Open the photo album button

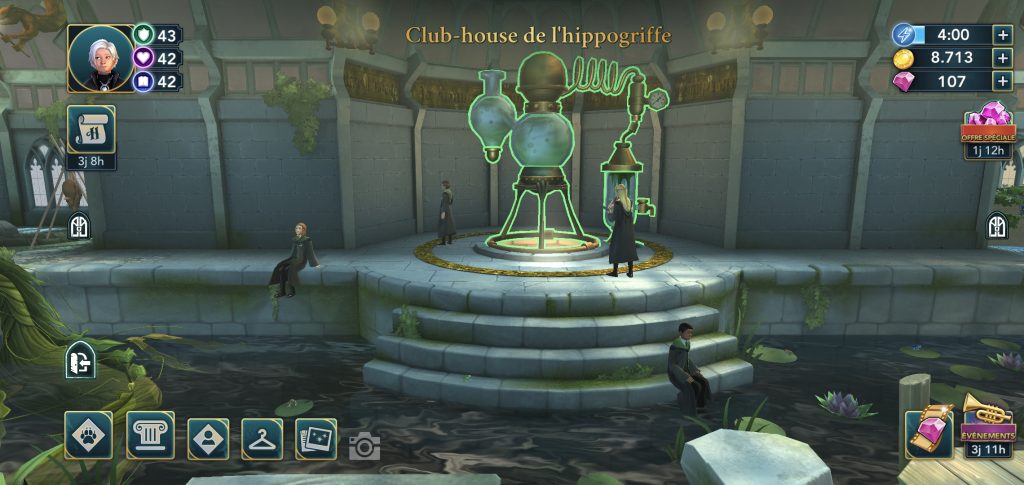[x=316, y=438]
